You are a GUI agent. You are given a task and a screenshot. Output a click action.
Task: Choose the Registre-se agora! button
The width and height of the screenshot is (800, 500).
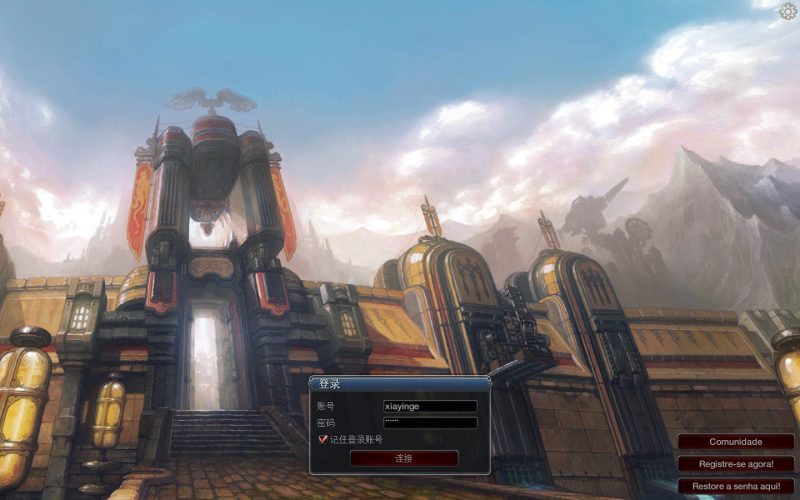click(x=736, y=464)
